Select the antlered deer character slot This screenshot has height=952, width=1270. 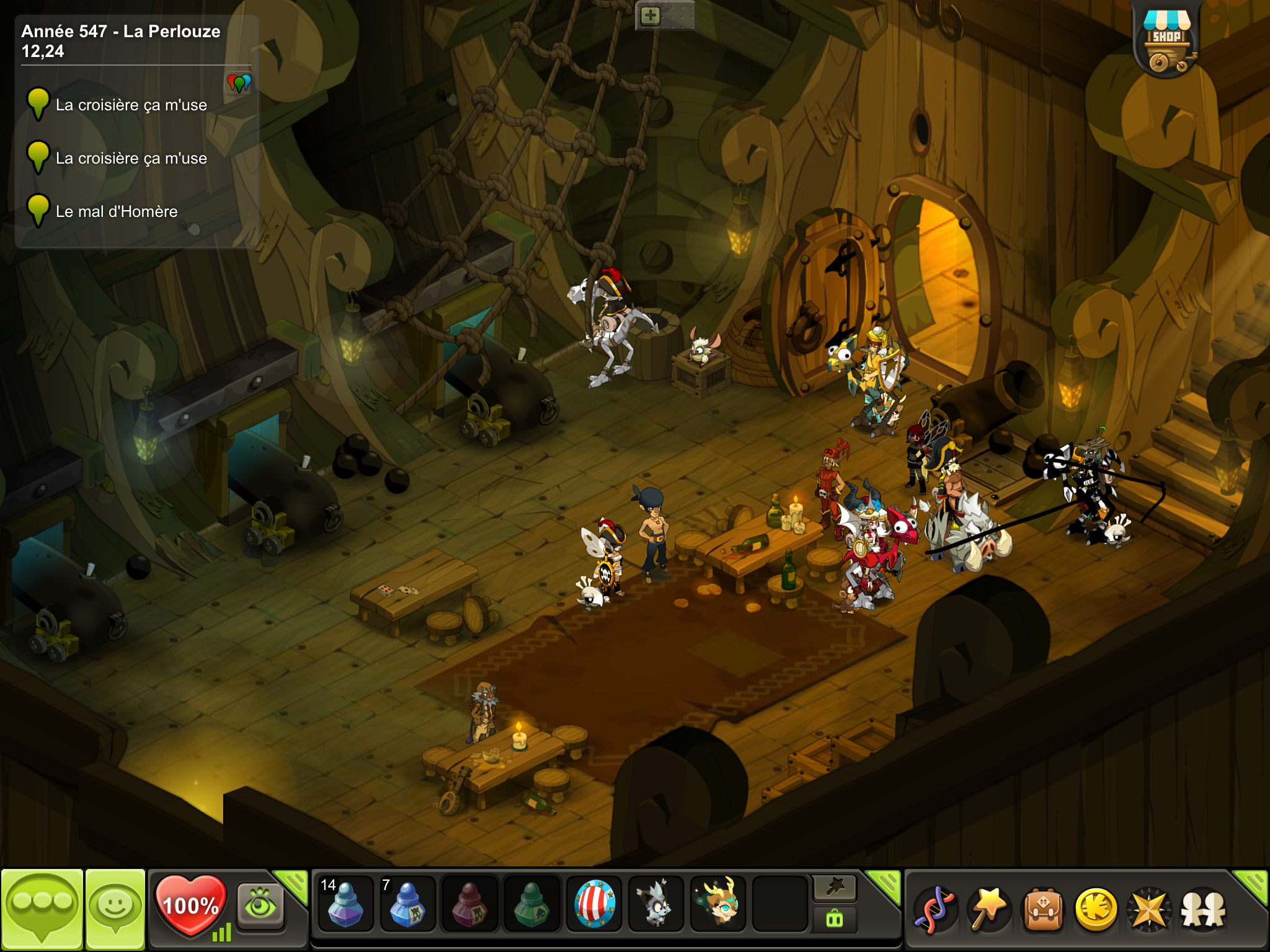[x=719, y=904]
